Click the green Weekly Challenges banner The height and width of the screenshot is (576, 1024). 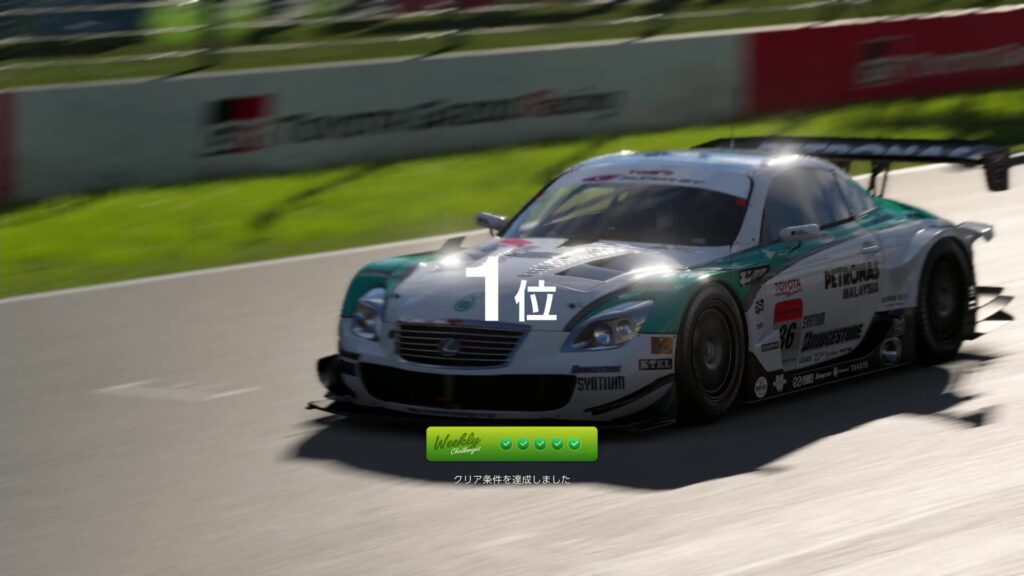[x=511, y=444]
